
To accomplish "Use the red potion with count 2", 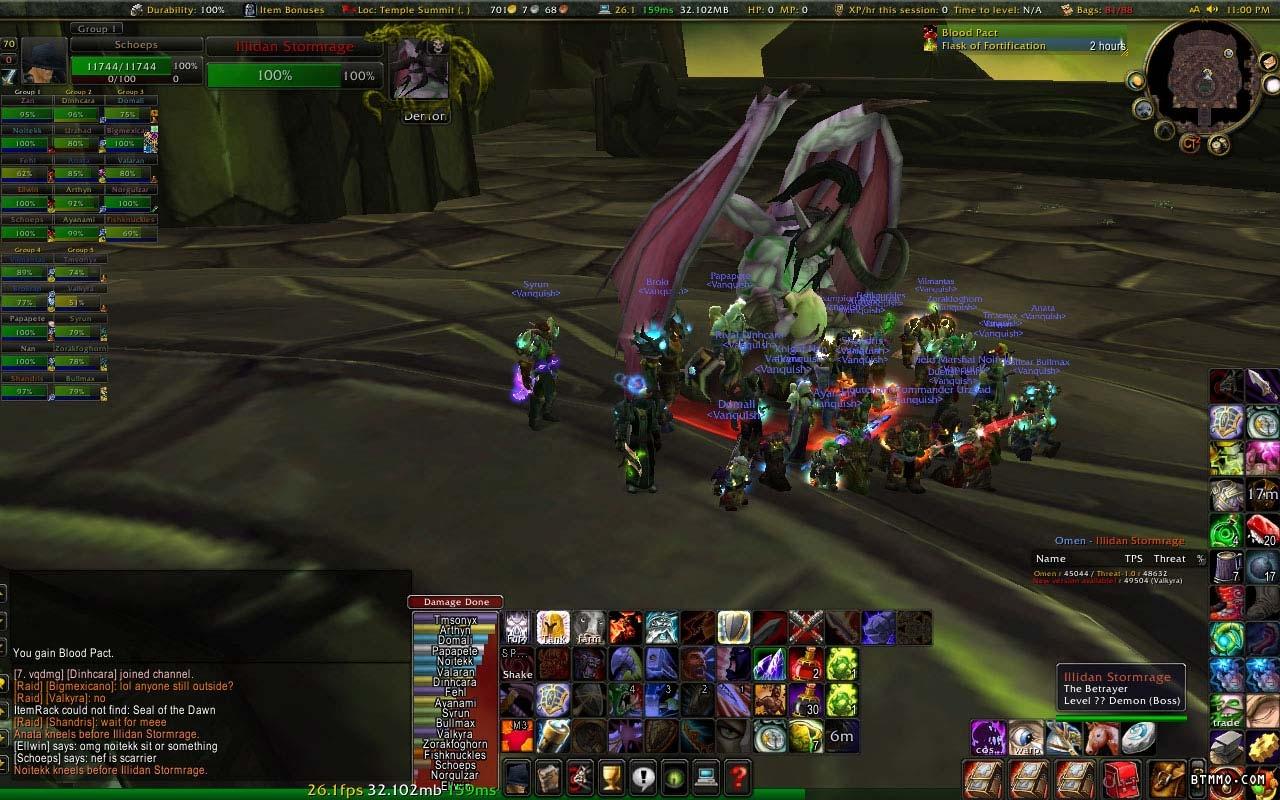I will tap(805, 664).
